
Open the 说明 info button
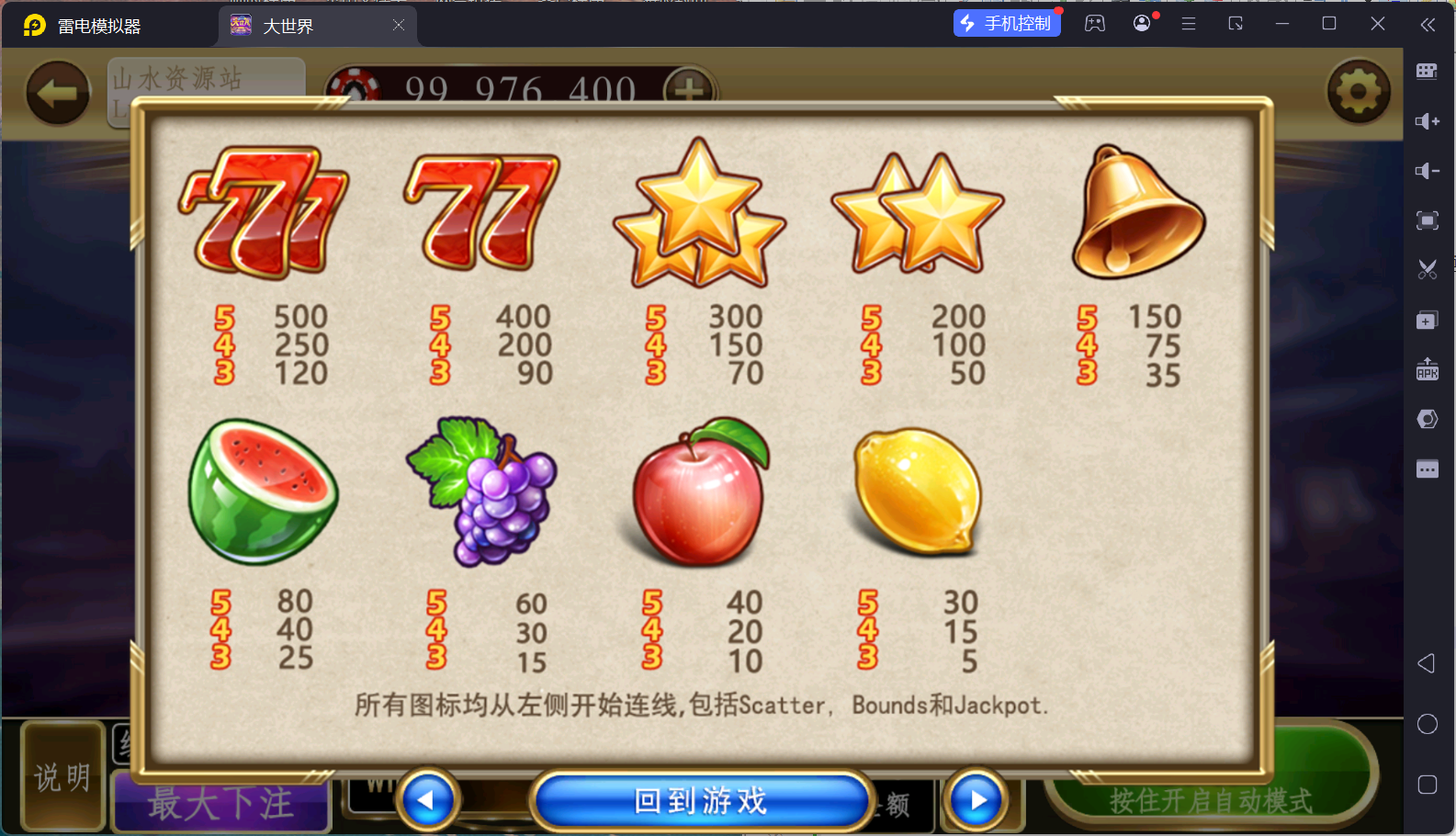pos(62,777)
